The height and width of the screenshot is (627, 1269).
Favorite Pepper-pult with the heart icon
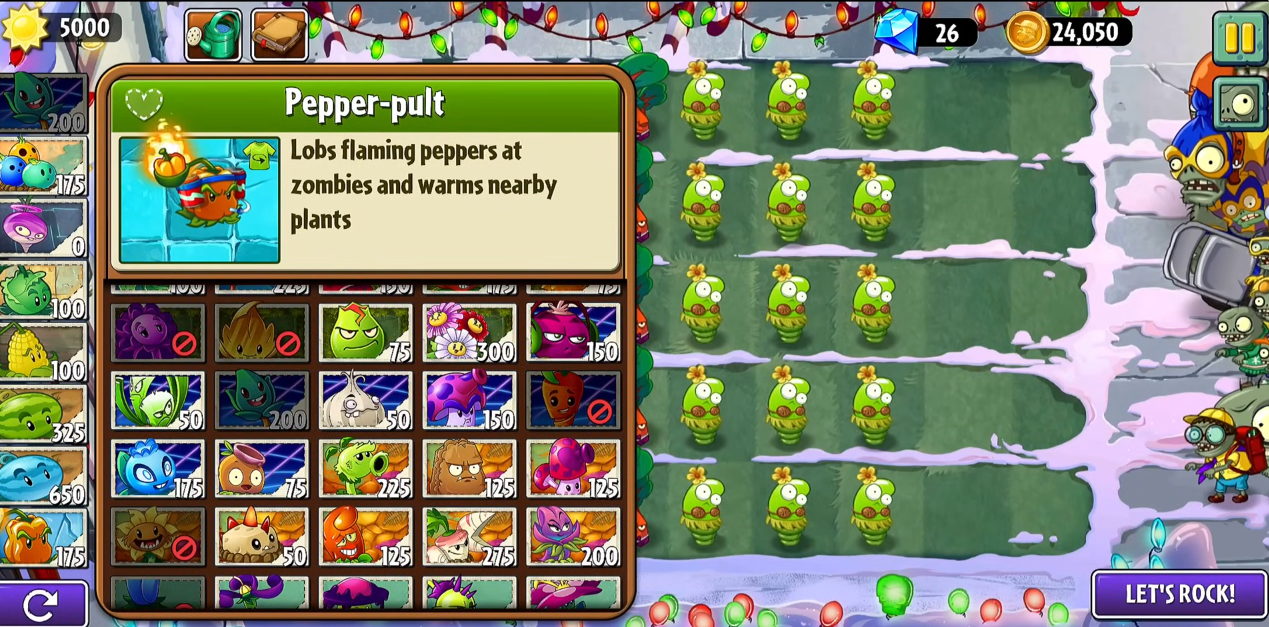coord(144,103)
